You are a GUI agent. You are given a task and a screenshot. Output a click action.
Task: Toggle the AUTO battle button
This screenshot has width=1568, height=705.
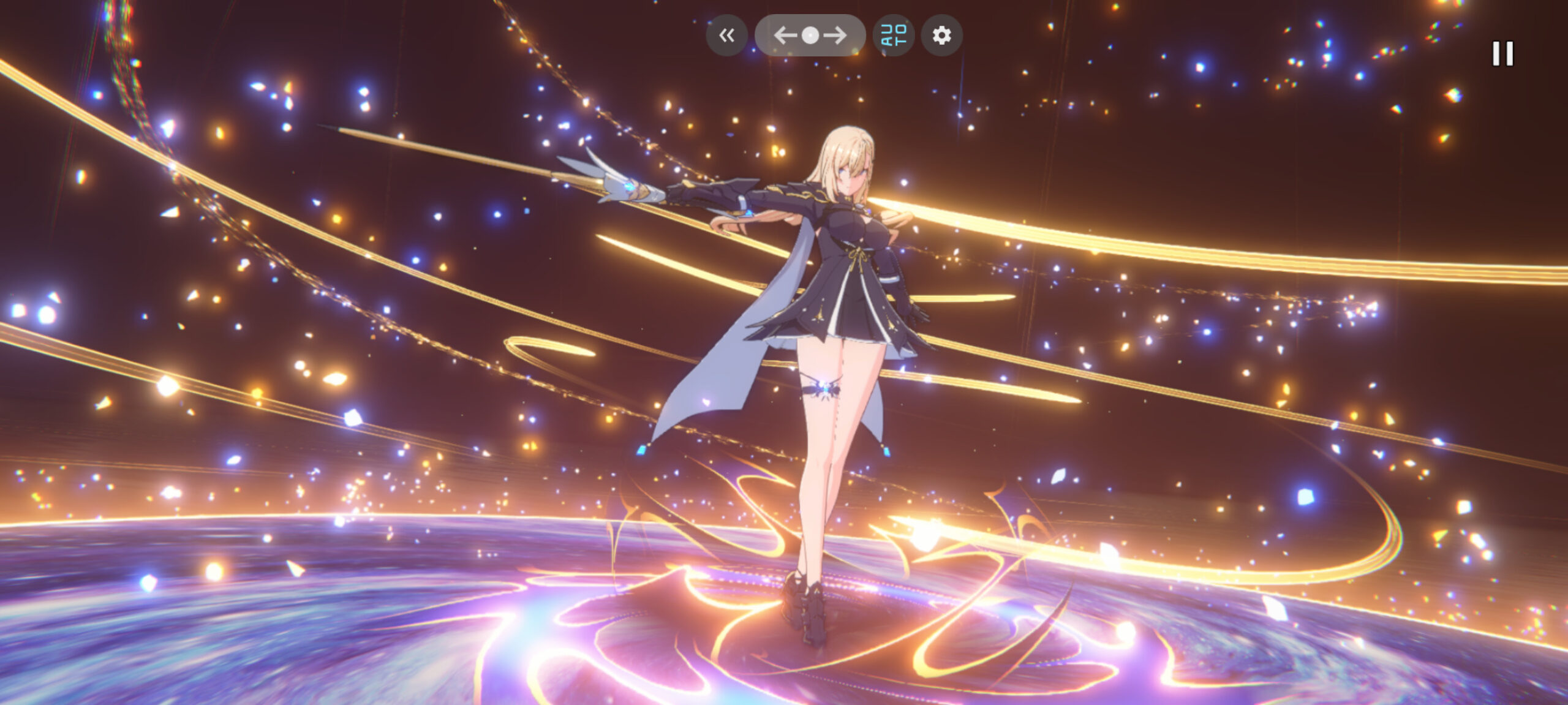[894, 36]
